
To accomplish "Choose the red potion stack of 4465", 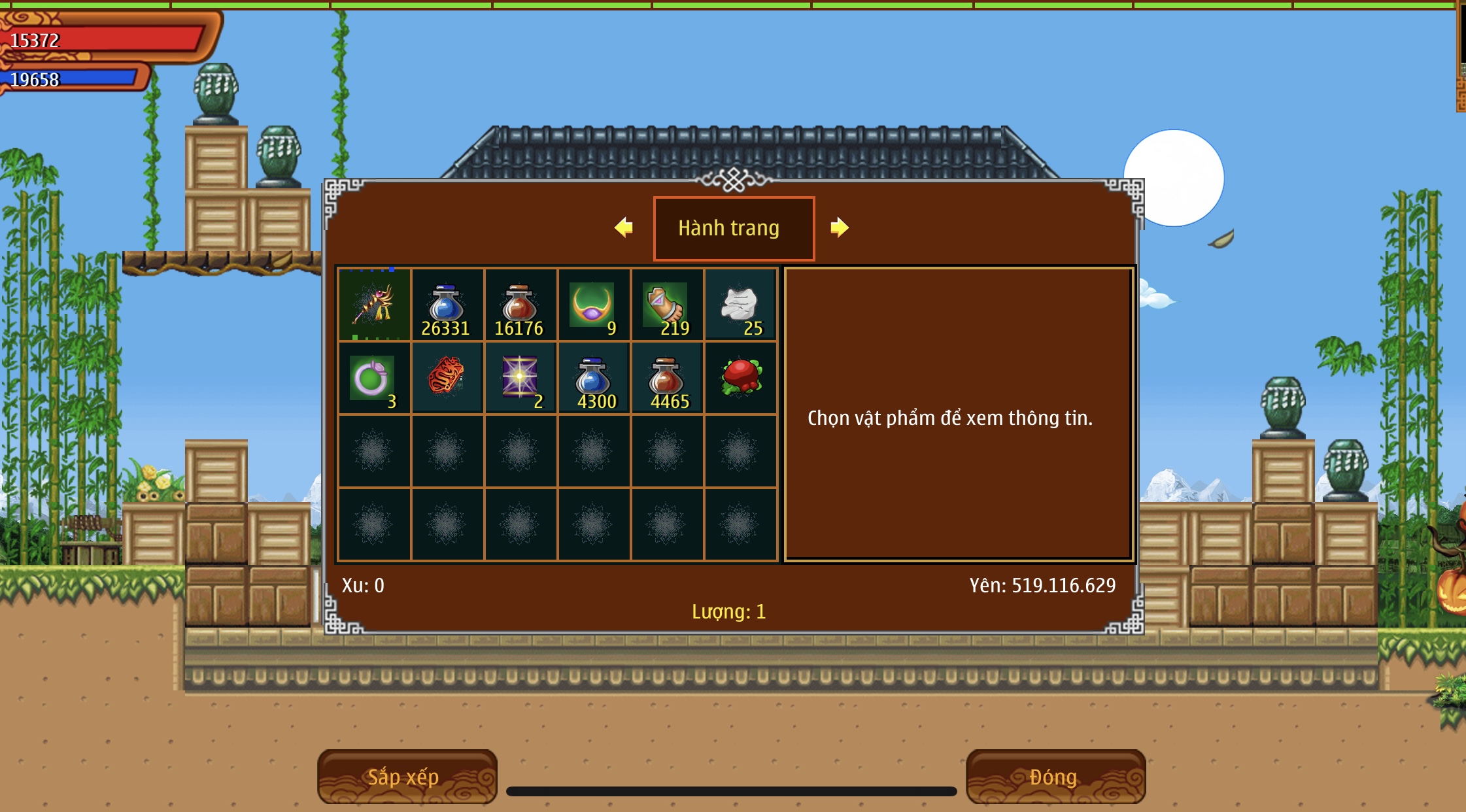I will [667, 378].
